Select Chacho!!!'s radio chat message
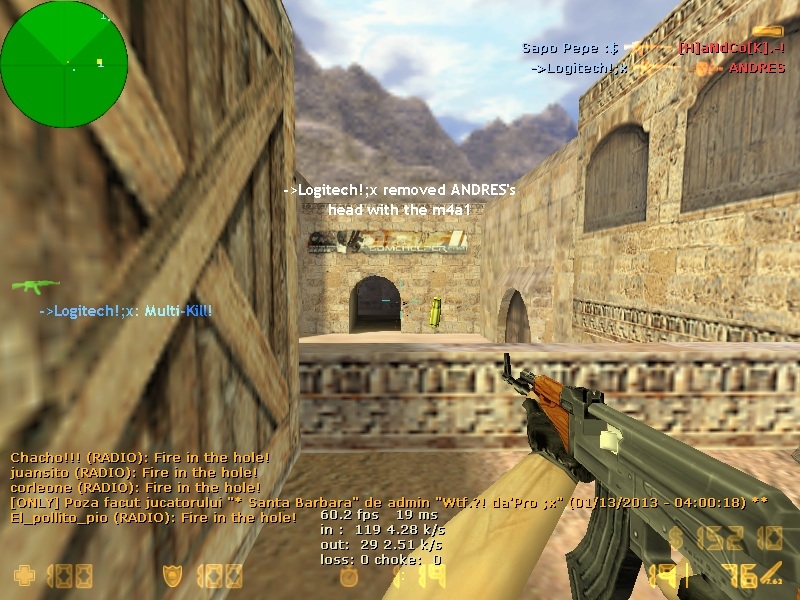Viewport: 800px width, 600px height. pyautogui.click(x=134, y=457)
